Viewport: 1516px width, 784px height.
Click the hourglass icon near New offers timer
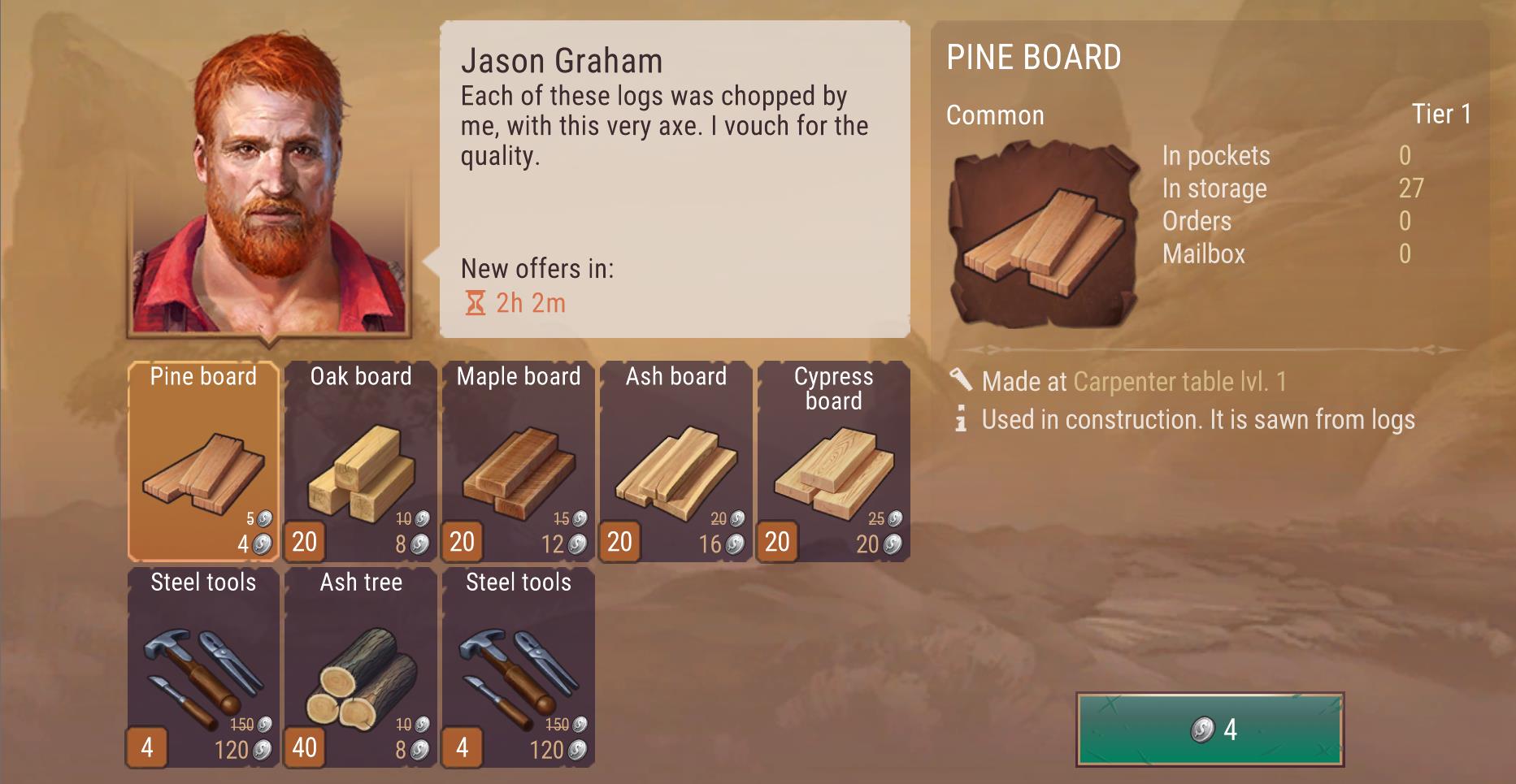click(474, 302)
